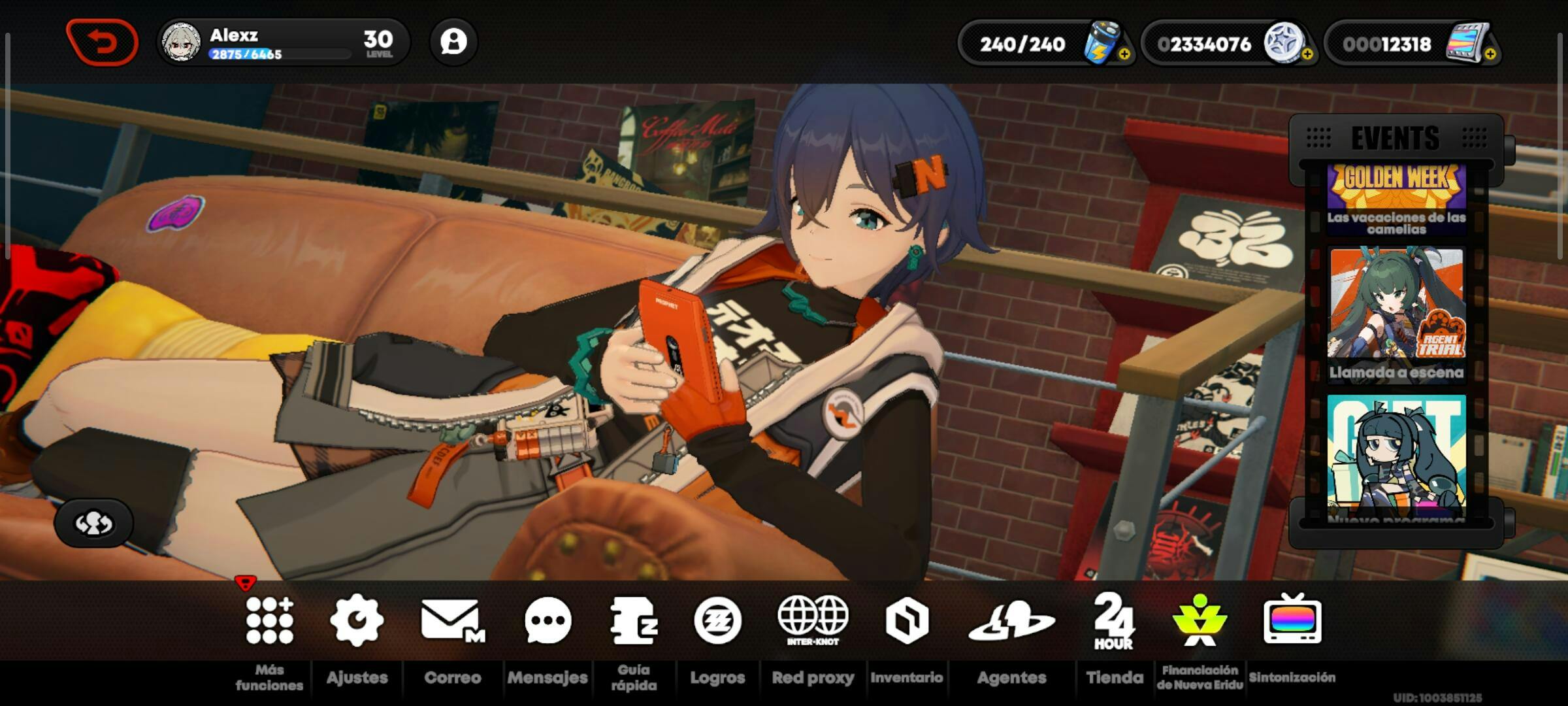Open the Tienda 24 Hour shop
The image size is (1568, 706).
coord(1114,620)
